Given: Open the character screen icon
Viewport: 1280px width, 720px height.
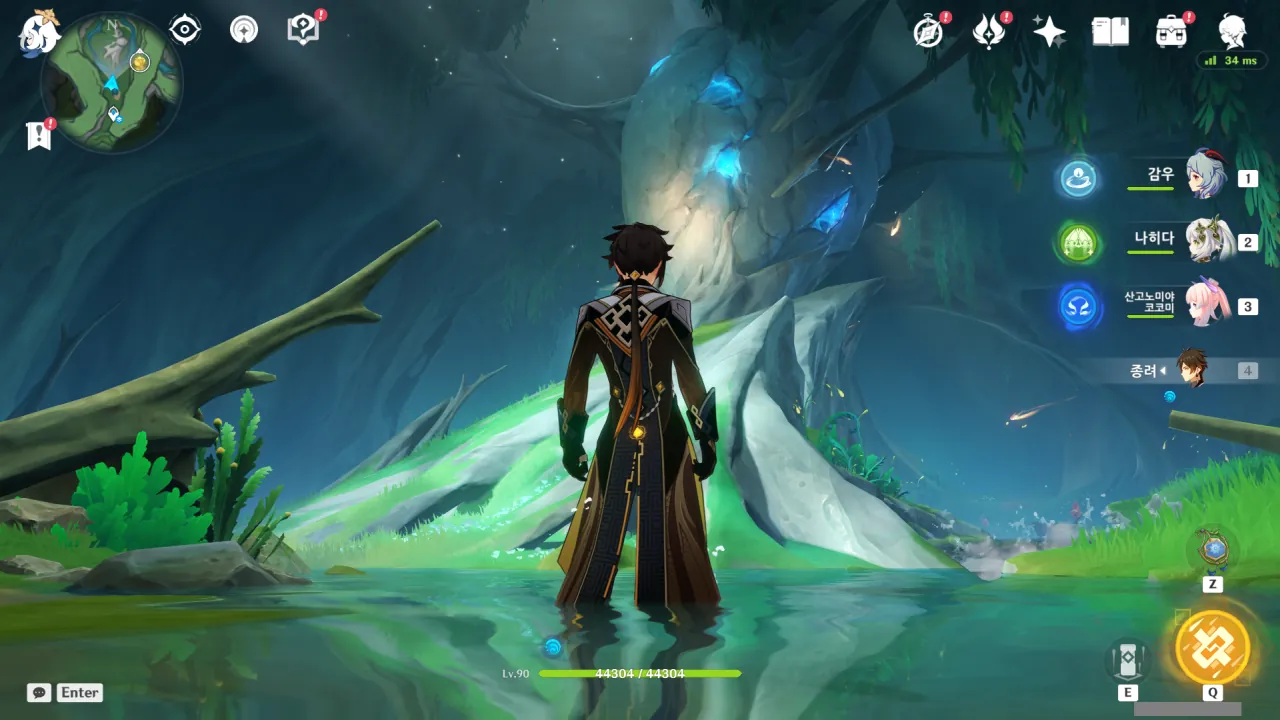Looking at the screenshot, I should click(x=1232, y=32).
